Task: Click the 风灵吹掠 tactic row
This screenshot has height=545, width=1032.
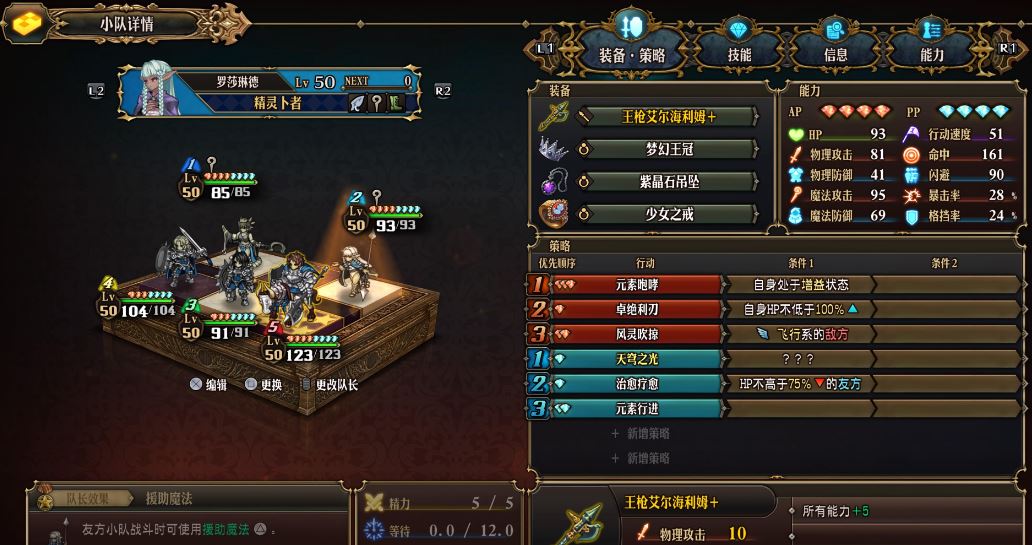Action: coord(635,334)
